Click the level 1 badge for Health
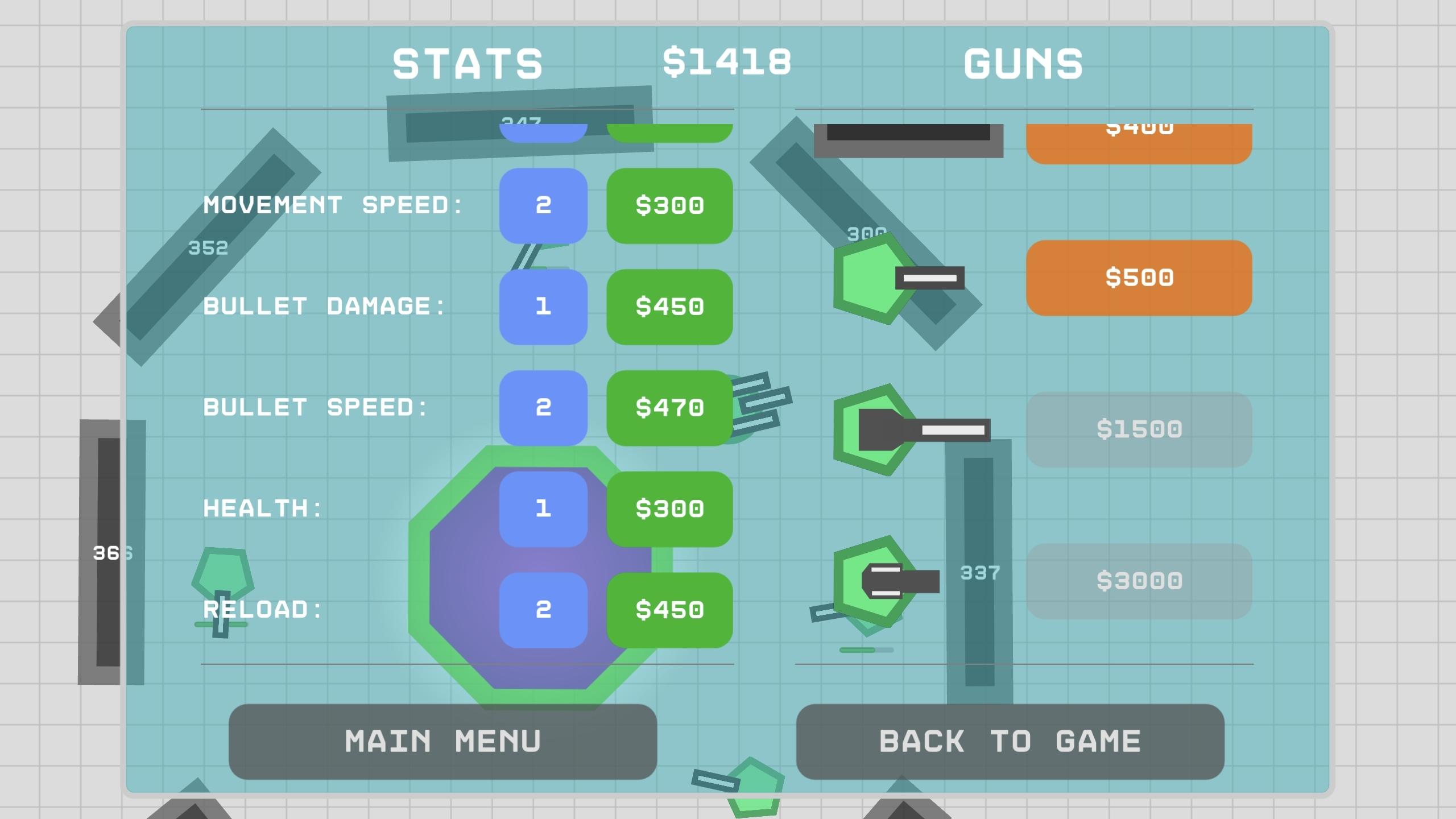This screenshot has width=1456, height=819. pyautogui.click(x=543, y=509)
